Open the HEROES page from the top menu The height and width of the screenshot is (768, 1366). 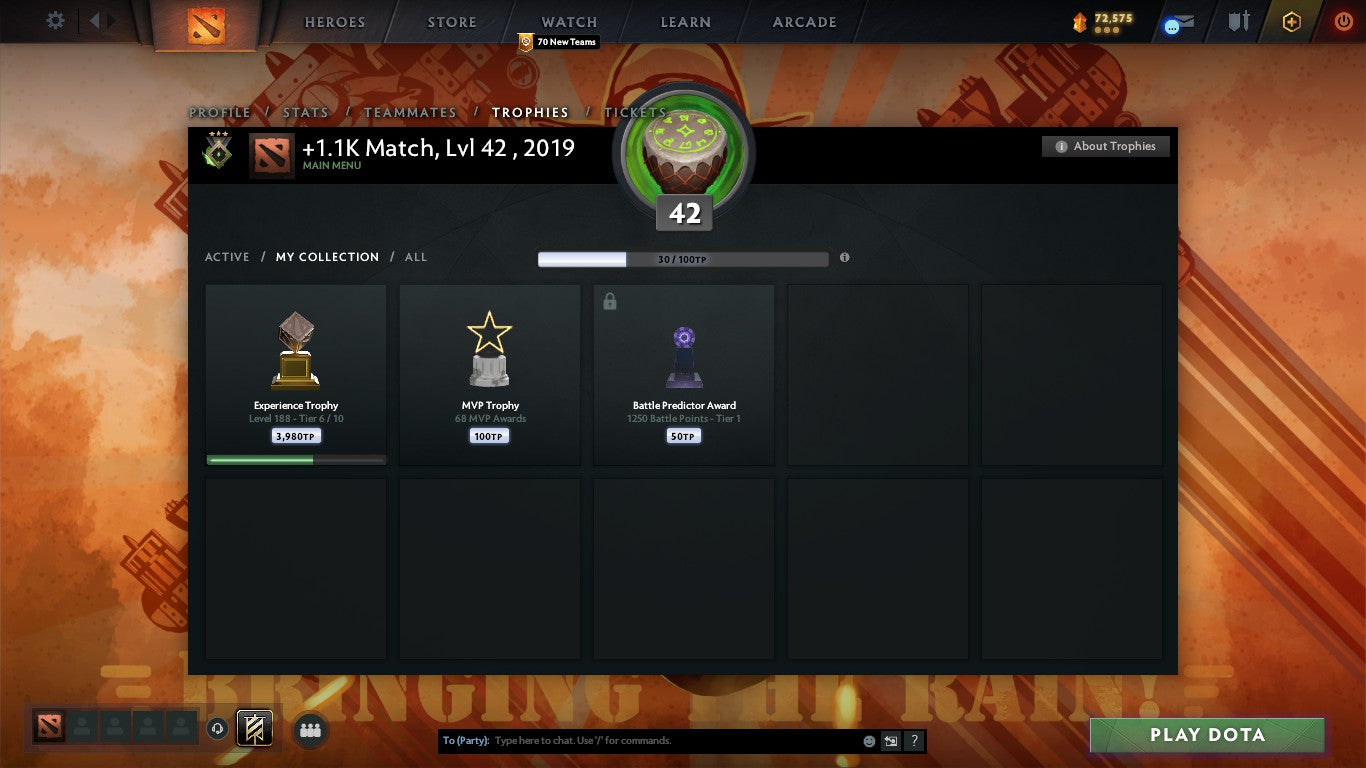point(334,22)
